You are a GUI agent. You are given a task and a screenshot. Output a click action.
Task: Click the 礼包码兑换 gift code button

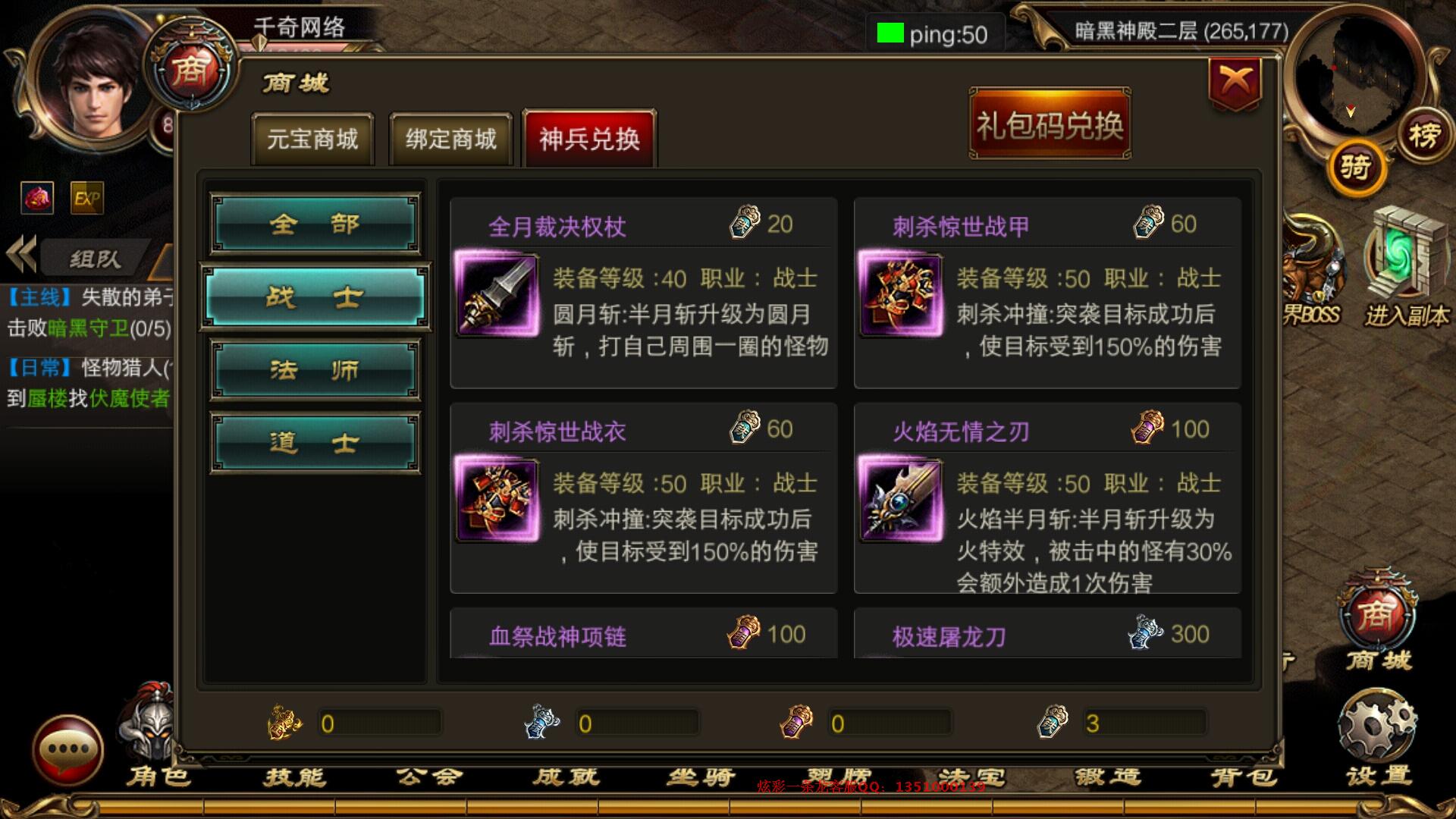click(x=1049, y=124)
